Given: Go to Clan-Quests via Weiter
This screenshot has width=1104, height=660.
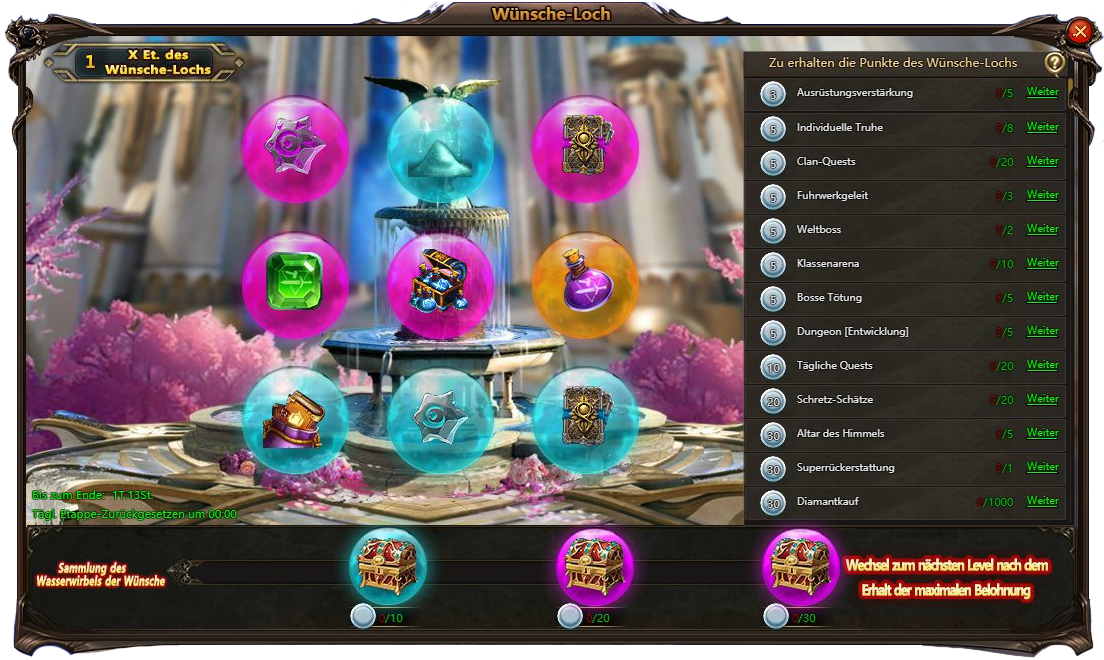Looking at the screenshot, I should point(1042,161).
